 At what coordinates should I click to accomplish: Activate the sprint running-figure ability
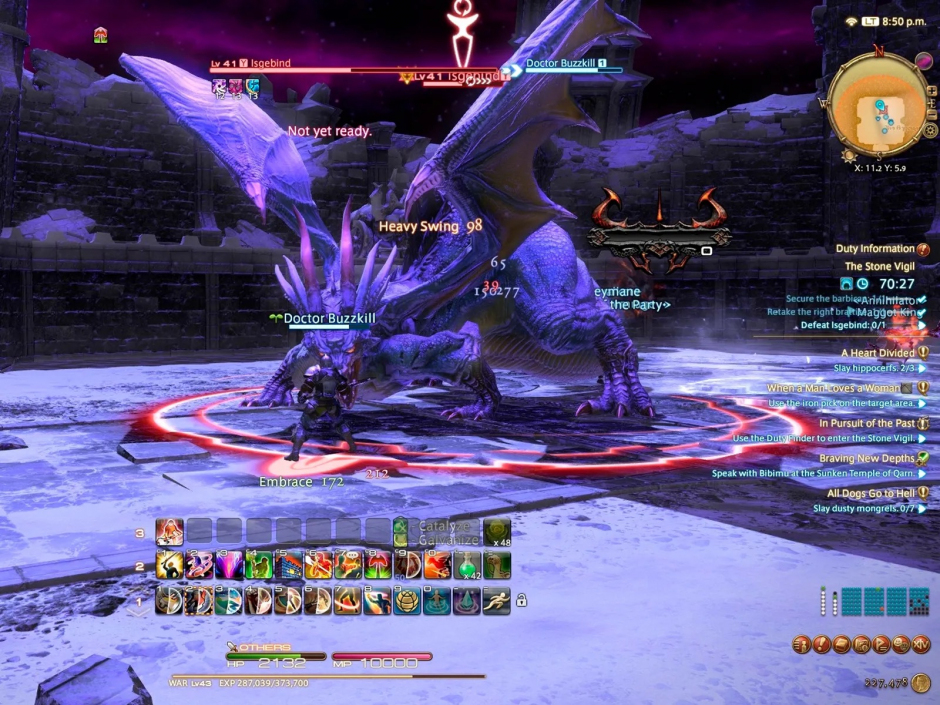coord(496,601)
